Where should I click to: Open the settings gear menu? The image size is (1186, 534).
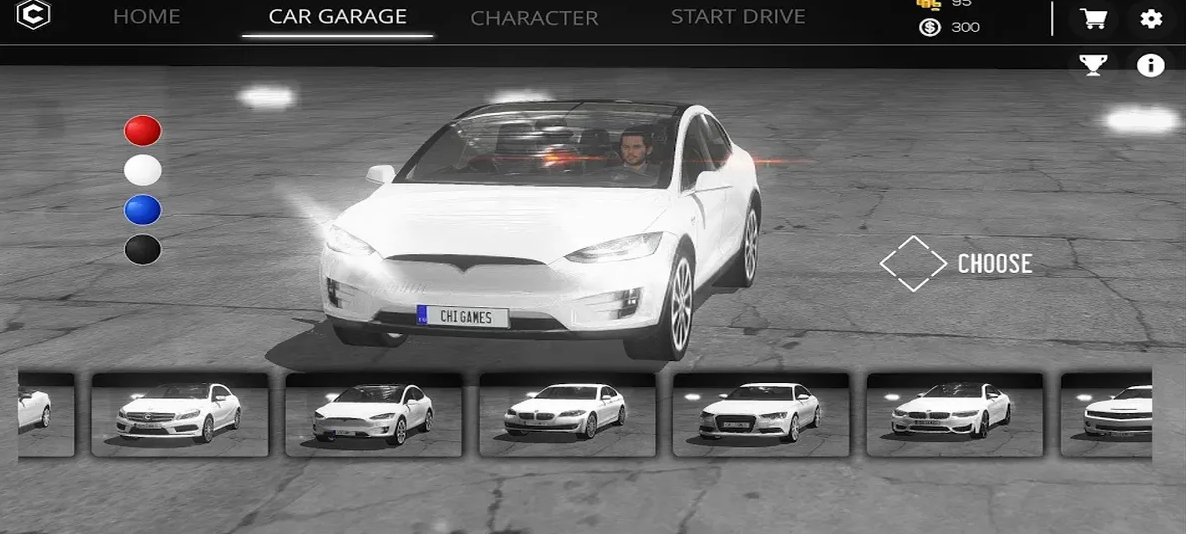pos(1151,19)
